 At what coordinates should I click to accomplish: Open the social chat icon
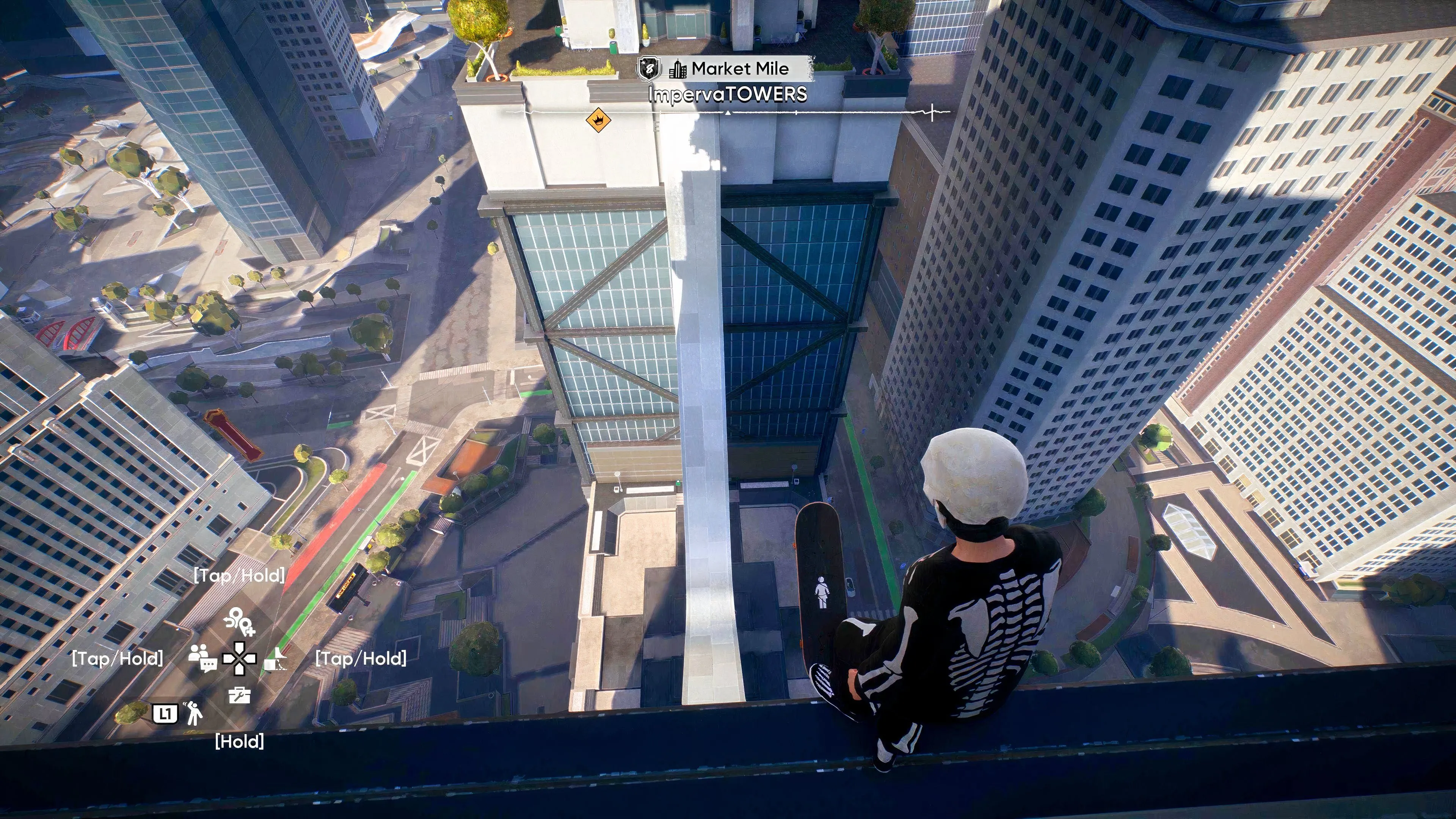click(202, 658)
